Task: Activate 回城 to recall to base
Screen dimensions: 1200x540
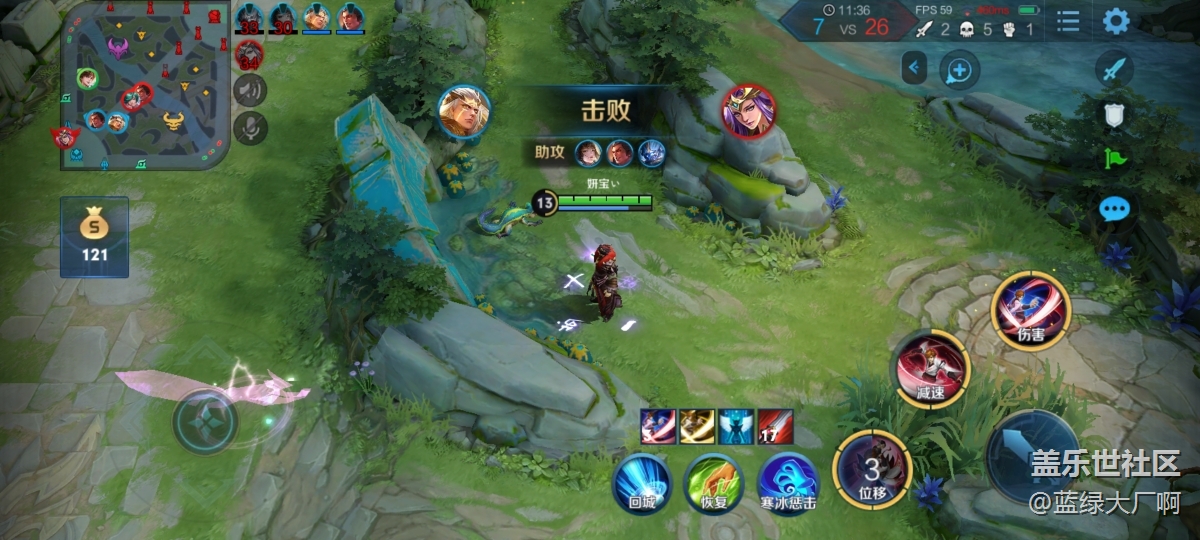Action: (x=641, y=484)
